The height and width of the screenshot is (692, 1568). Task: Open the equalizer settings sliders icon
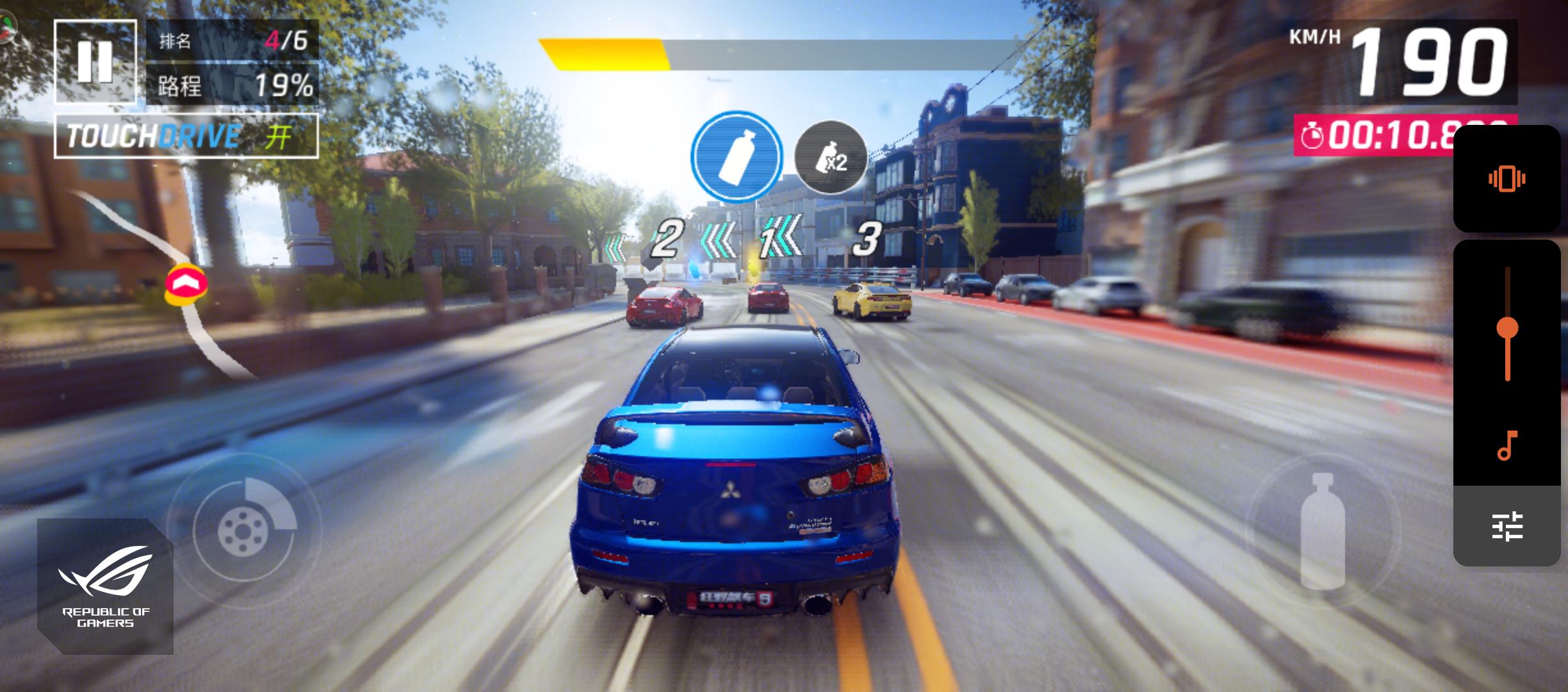click(x=1507, y=526)
